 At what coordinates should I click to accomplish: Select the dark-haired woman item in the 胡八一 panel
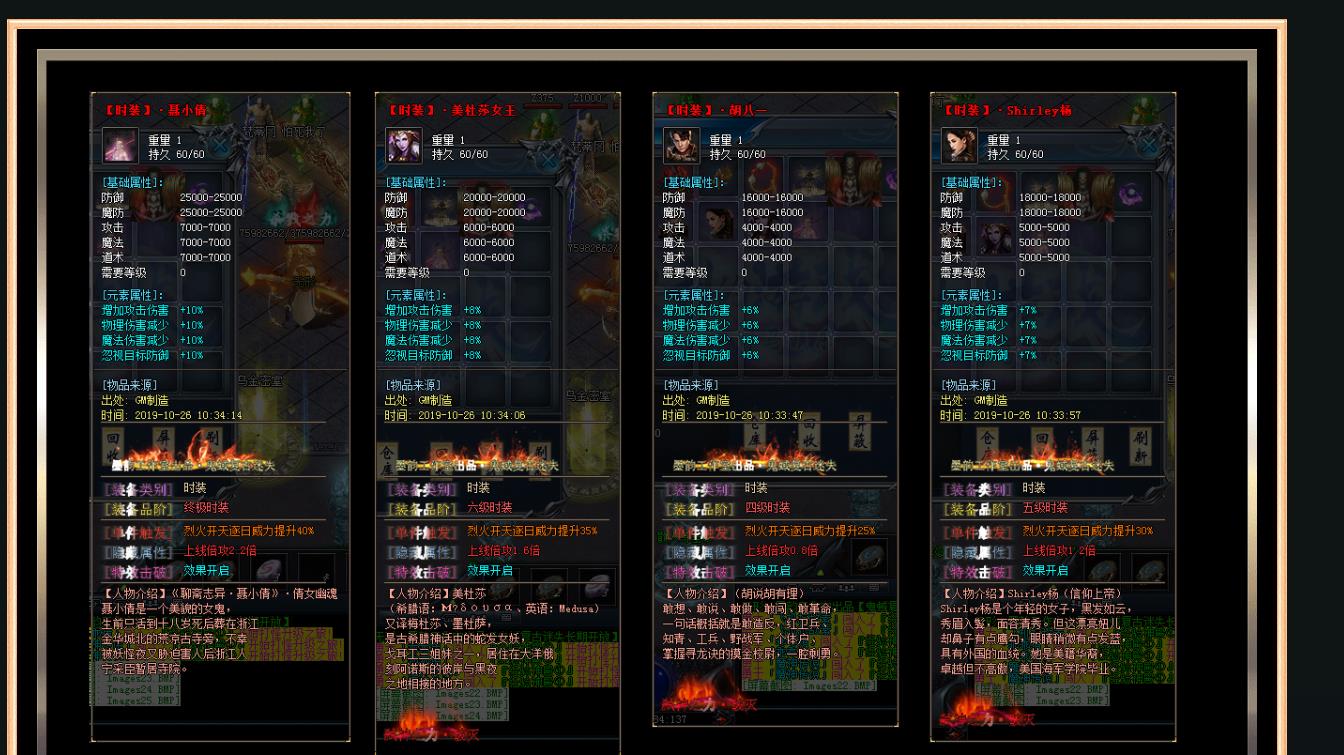[x=716, y=222]
